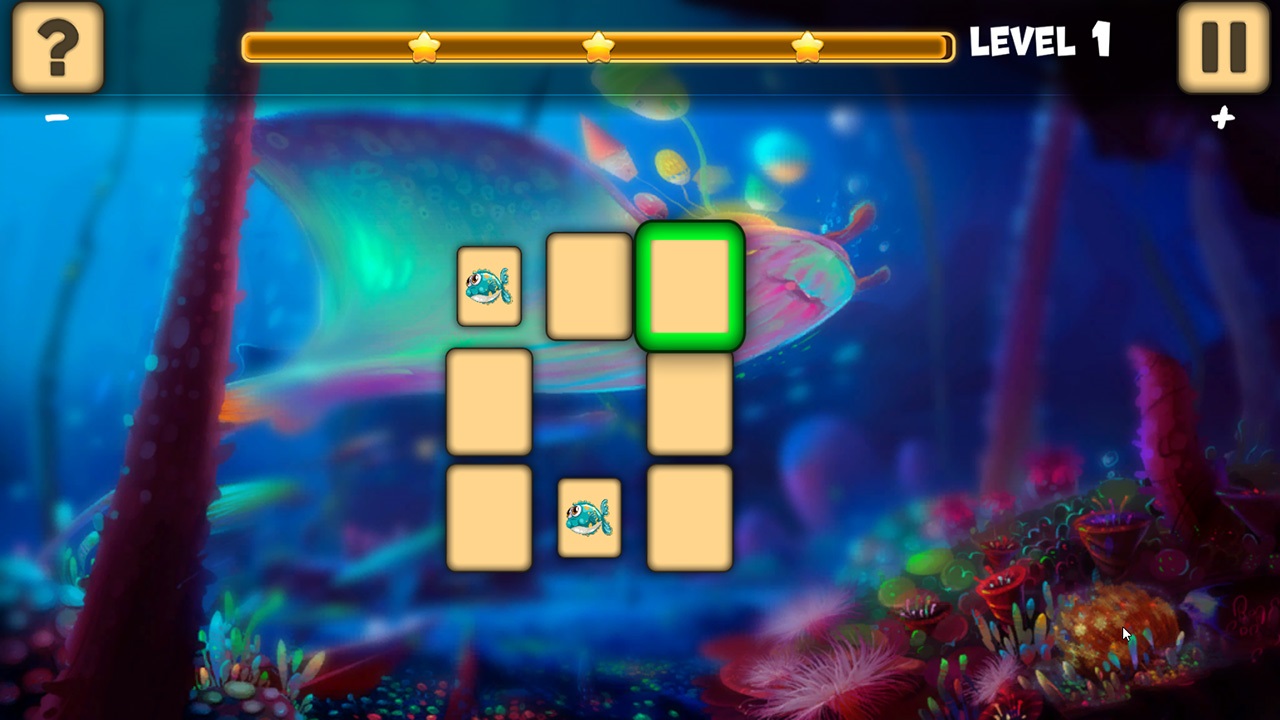The width and height of the screenshot is (1280, 720).
Task: Flip the bottom-left face-down card
Action: (489, 517)
